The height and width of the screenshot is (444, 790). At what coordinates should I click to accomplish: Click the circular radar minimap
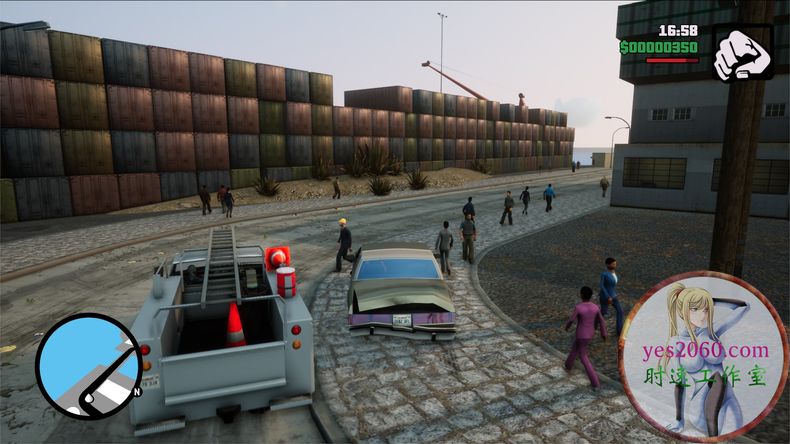pos(88,365)
